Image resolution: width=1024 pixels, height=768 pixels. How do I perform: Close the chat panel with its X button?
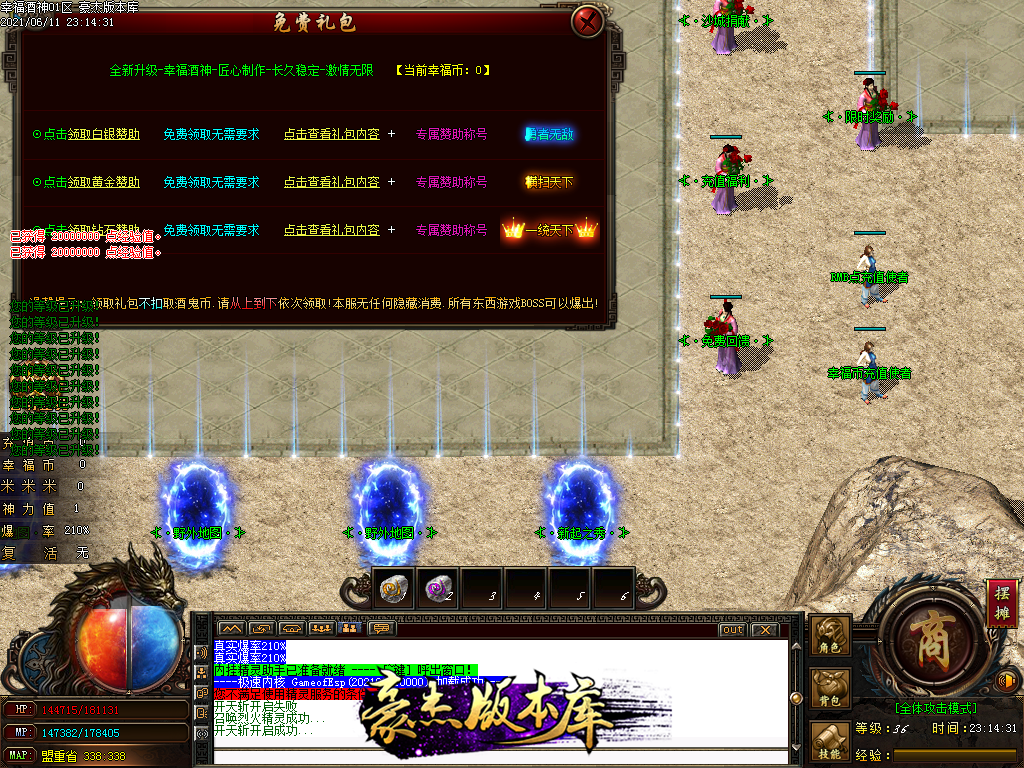(x=763, y=630)
